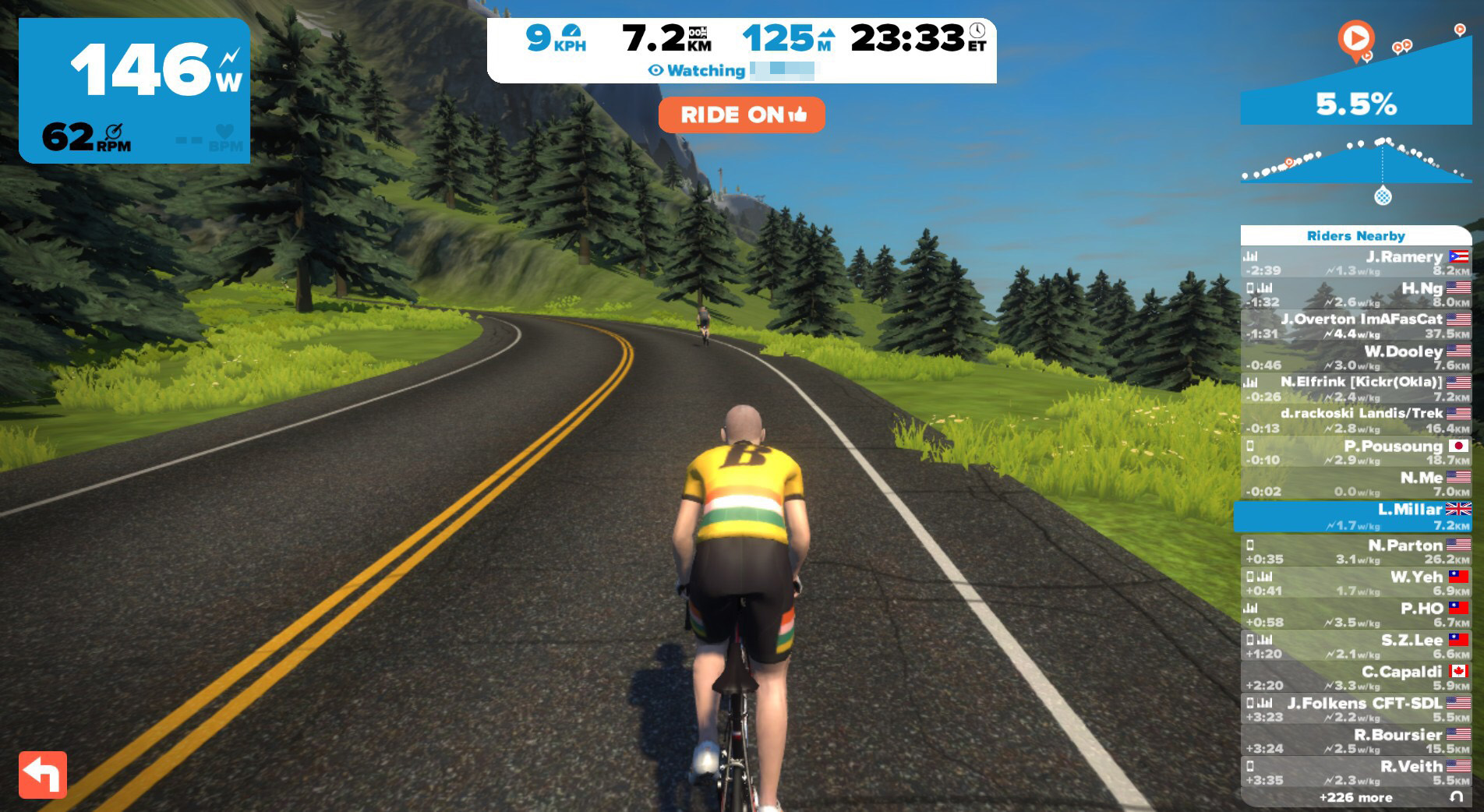Pick rider N.Me from list

click(x=1355, y=484)
